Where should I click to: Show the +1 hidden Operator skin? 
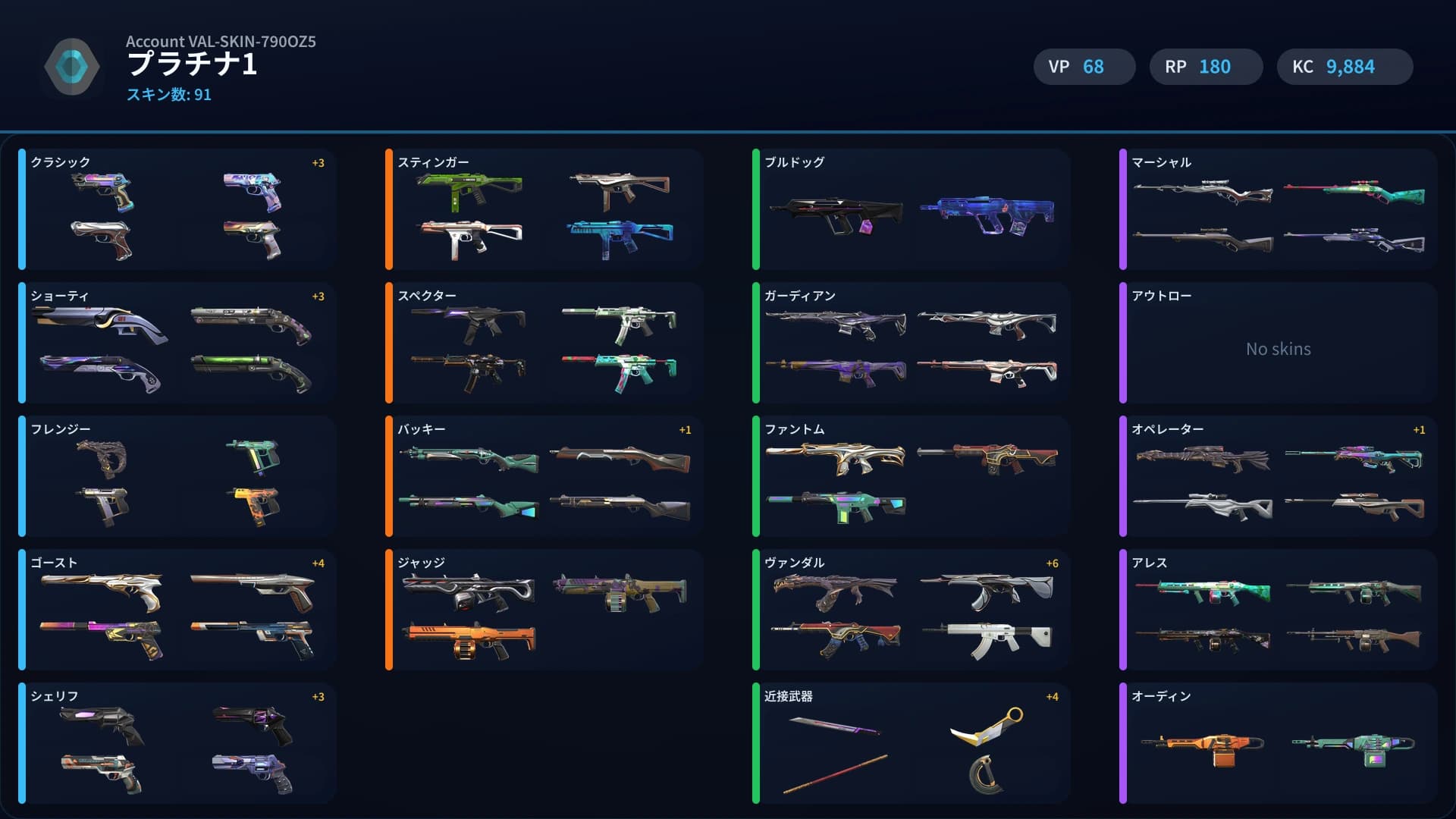click(x=1418, y=429)
